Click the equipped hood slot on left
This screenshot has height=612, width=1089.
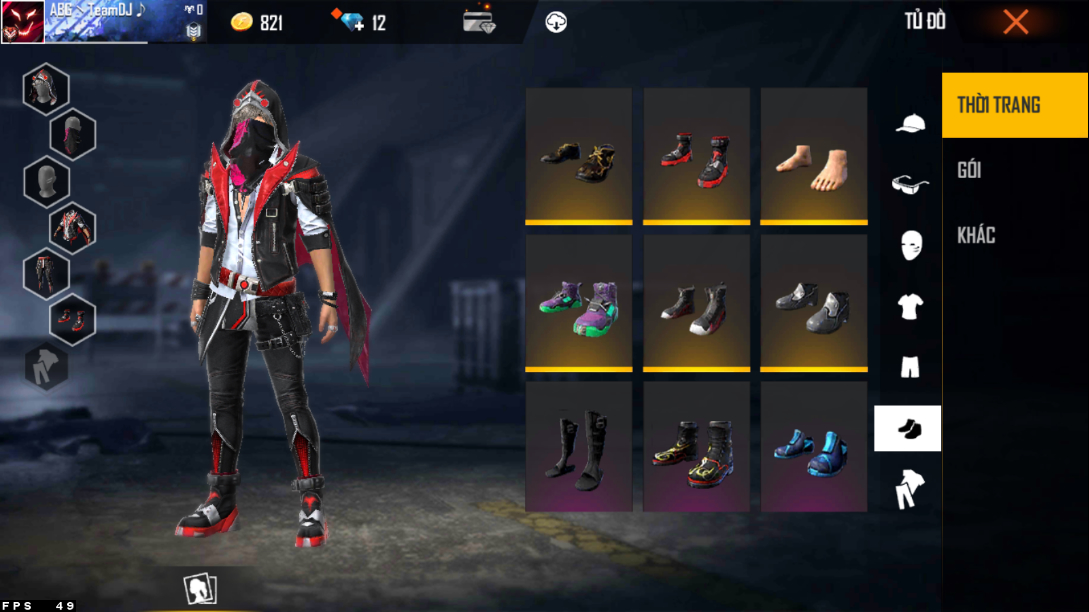46,89
